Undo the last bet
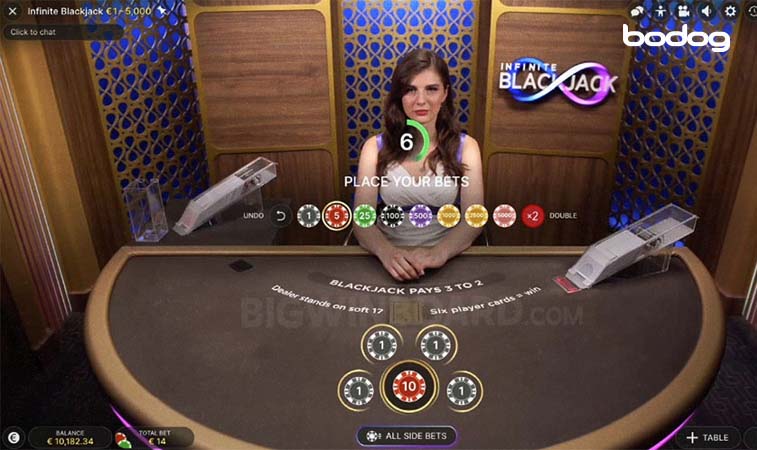 [281, 215]
